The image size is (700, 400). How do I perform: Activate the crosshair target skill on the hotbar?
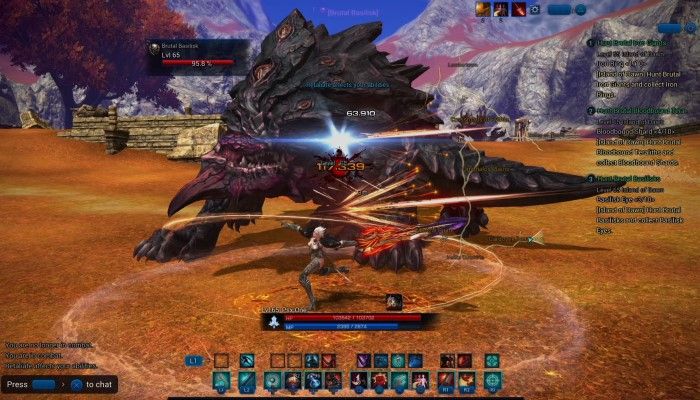491,380
